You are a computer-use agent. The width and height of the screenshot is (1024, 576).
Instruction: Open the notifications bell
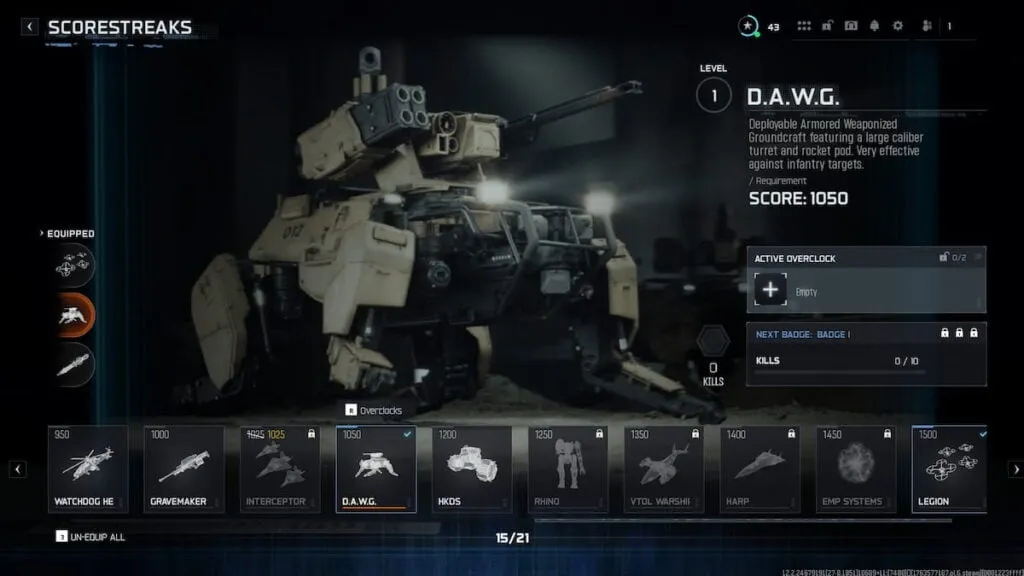[874, 26]
